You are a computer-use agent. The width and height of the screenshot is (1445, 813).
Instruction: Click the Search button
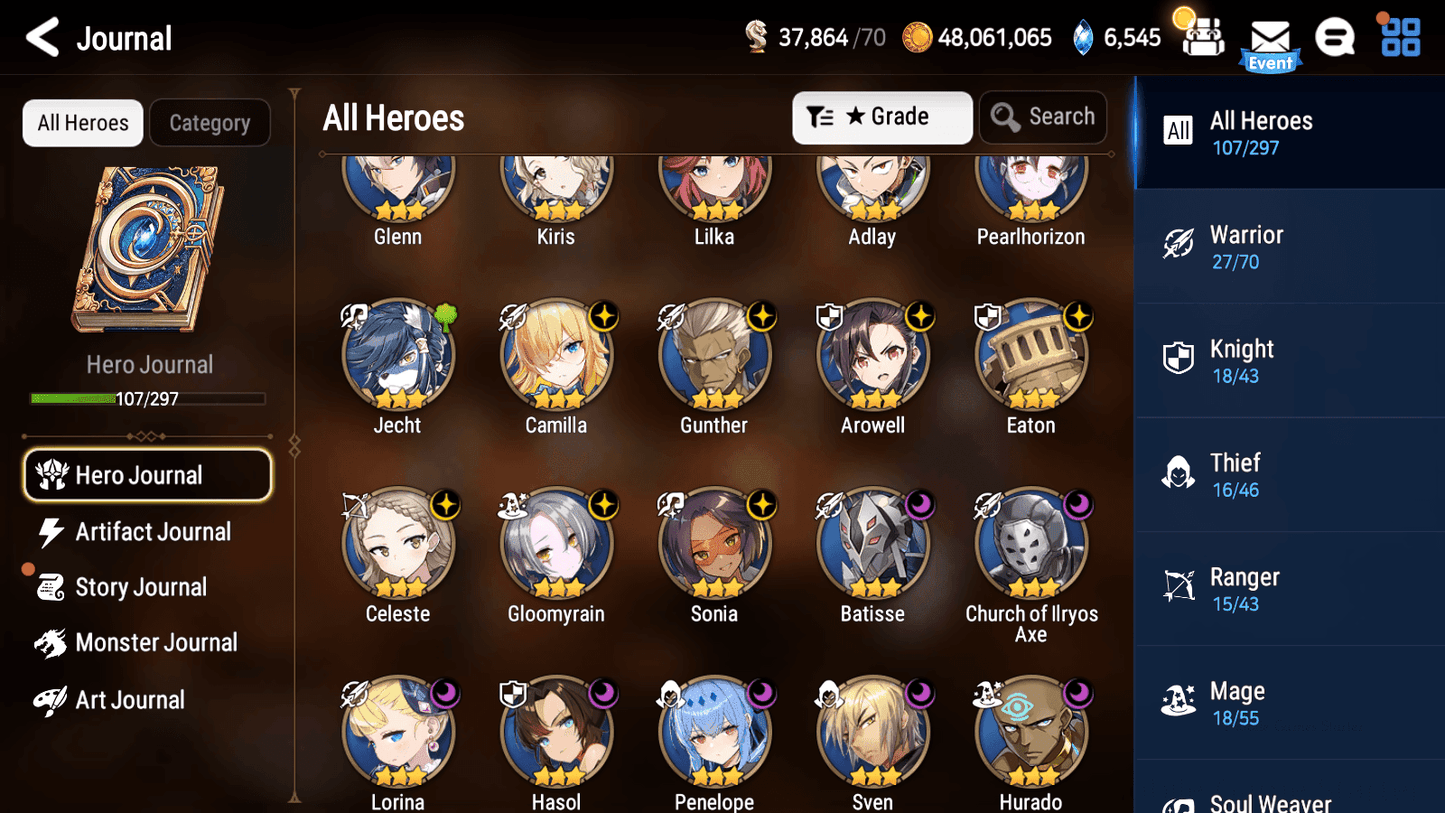click(x=1043, y=116)
